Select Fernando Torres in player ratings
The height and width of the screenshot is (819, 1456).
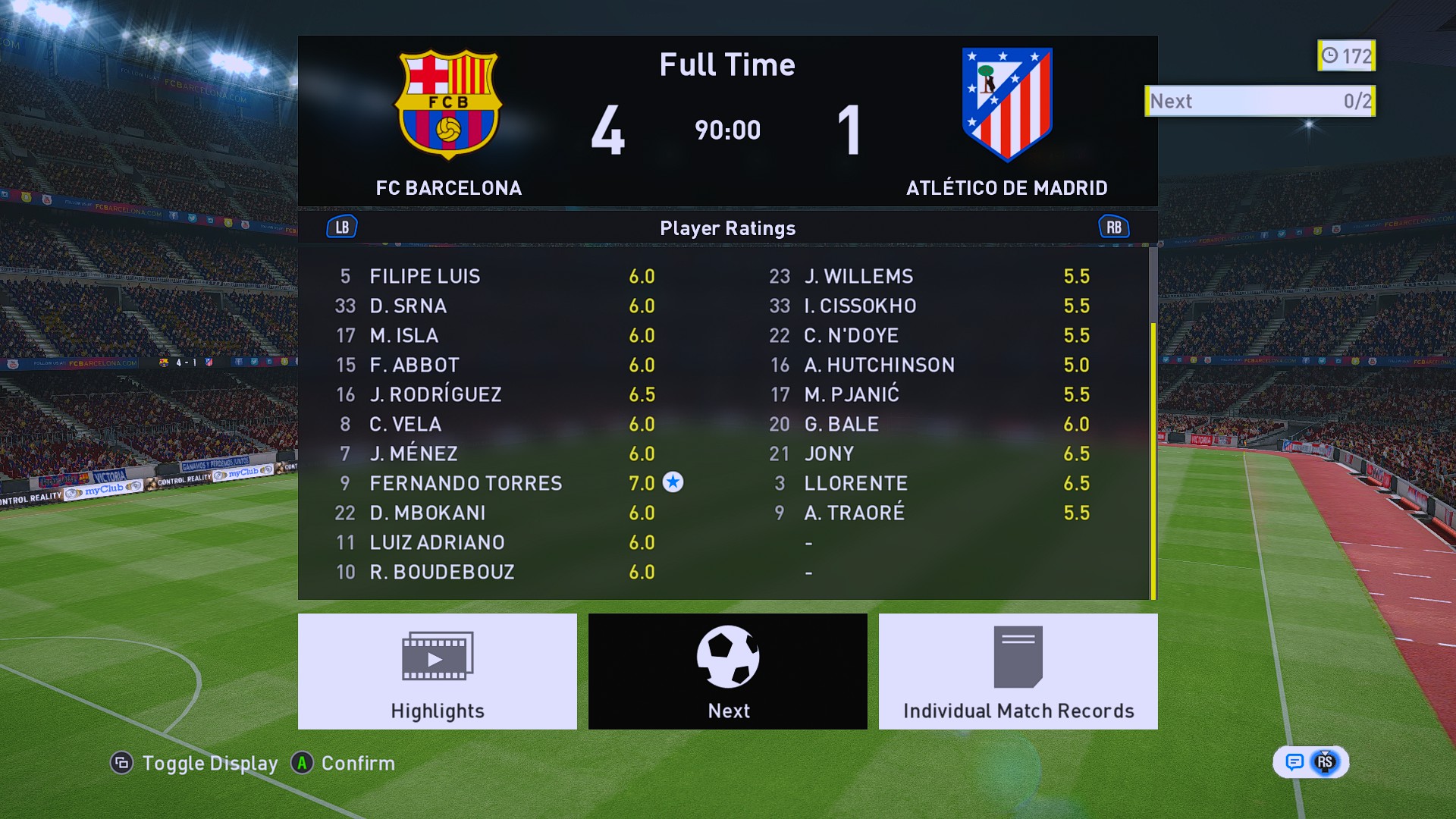(x=466, y=483)
